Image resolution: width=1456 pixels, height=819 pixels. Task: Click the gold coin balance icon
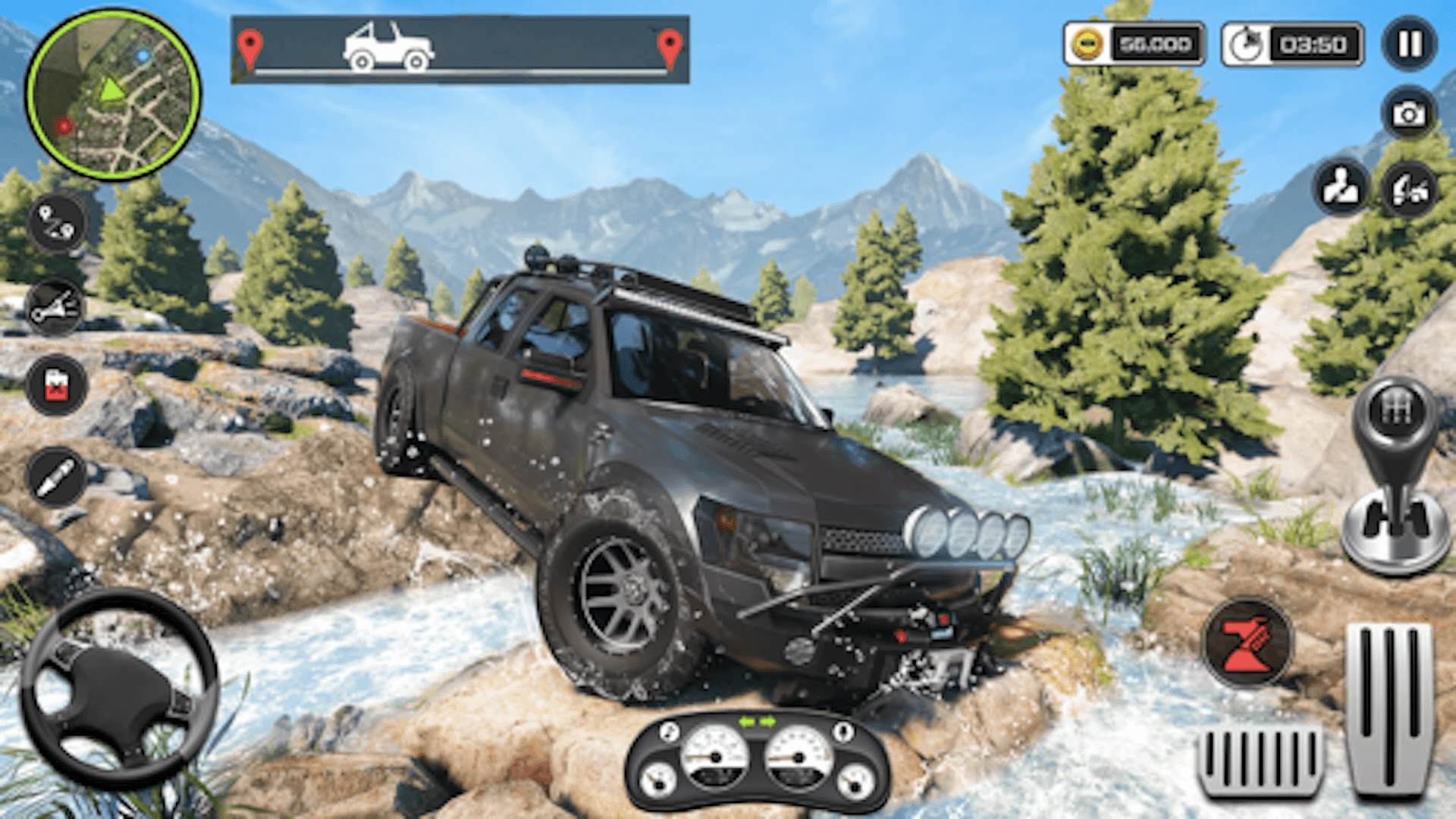1087,45
